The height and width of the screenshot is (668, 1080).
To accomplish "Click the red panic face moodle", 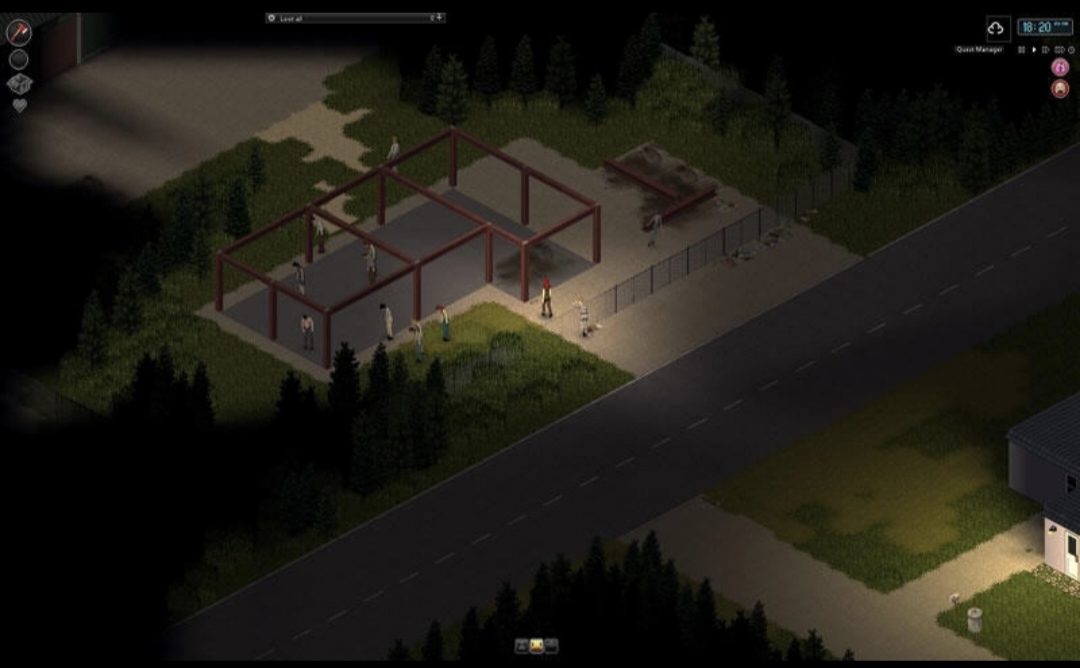I will (1060, 88).
